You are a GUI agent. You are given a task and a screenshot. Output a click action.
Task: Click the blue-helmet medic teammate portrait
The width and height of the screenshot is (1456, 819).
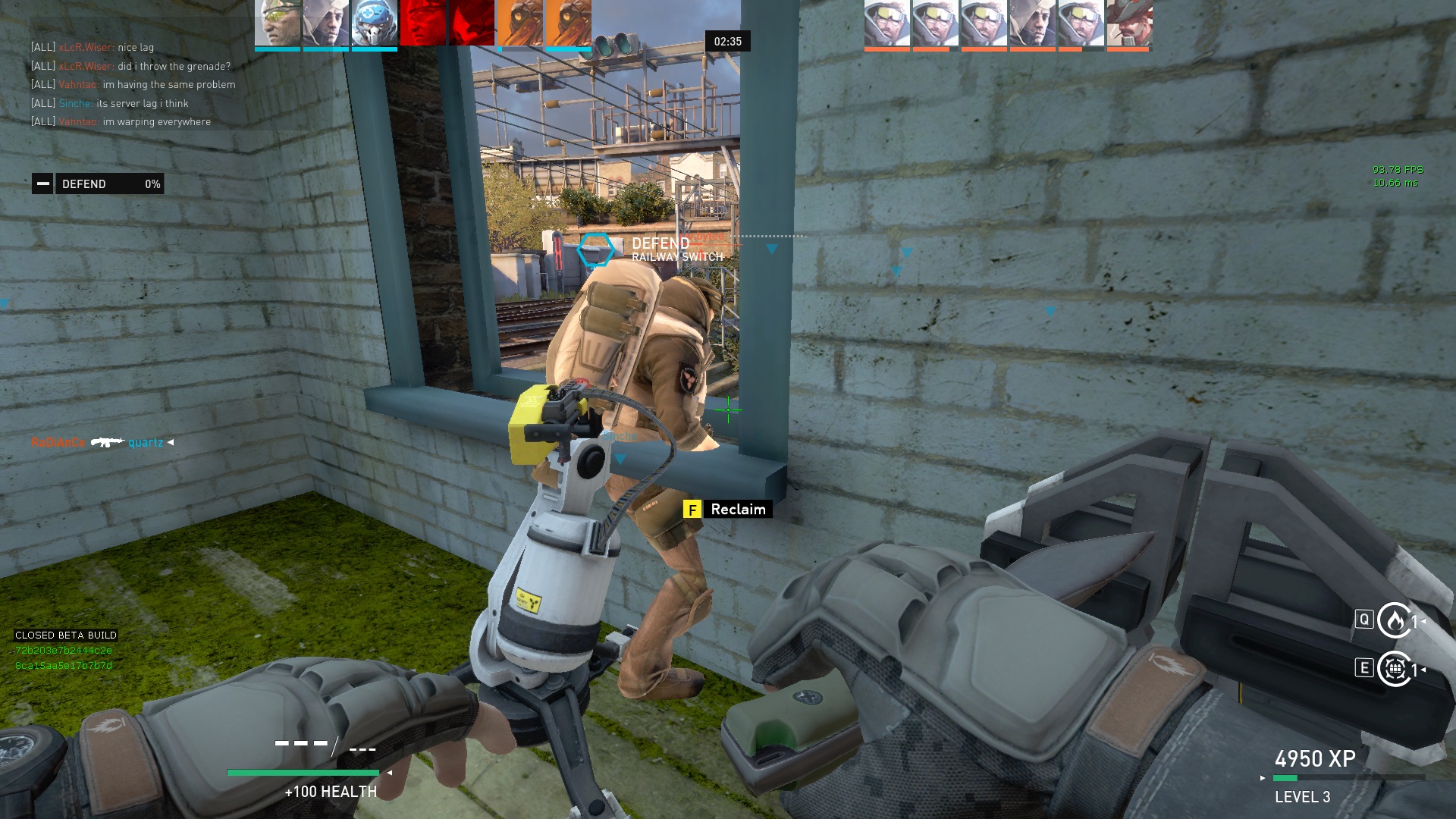374,23
